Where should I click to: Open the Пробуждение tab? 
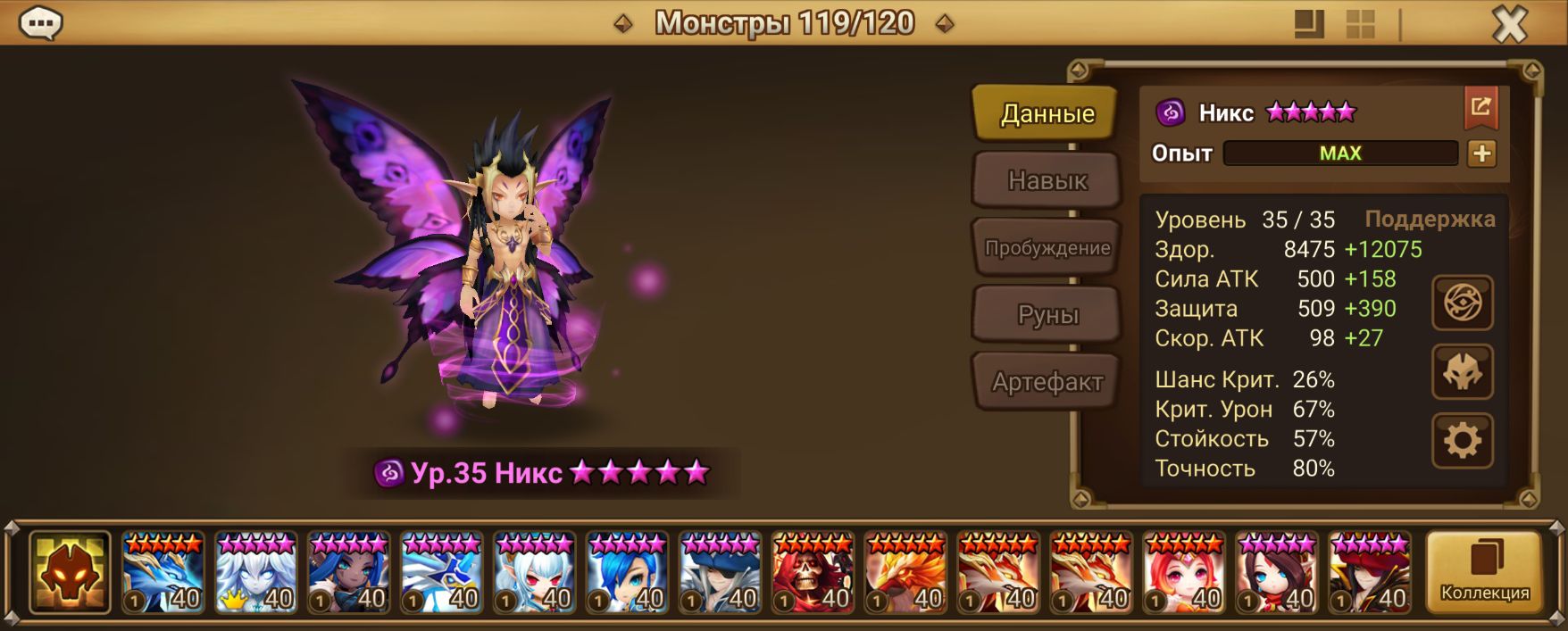1047,248
